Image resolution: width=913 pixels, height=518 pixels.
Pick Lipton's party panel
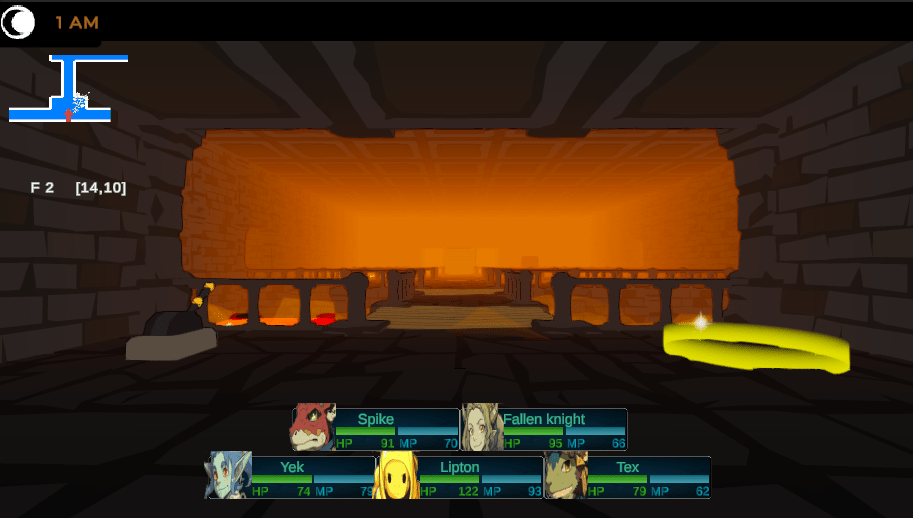460,476
